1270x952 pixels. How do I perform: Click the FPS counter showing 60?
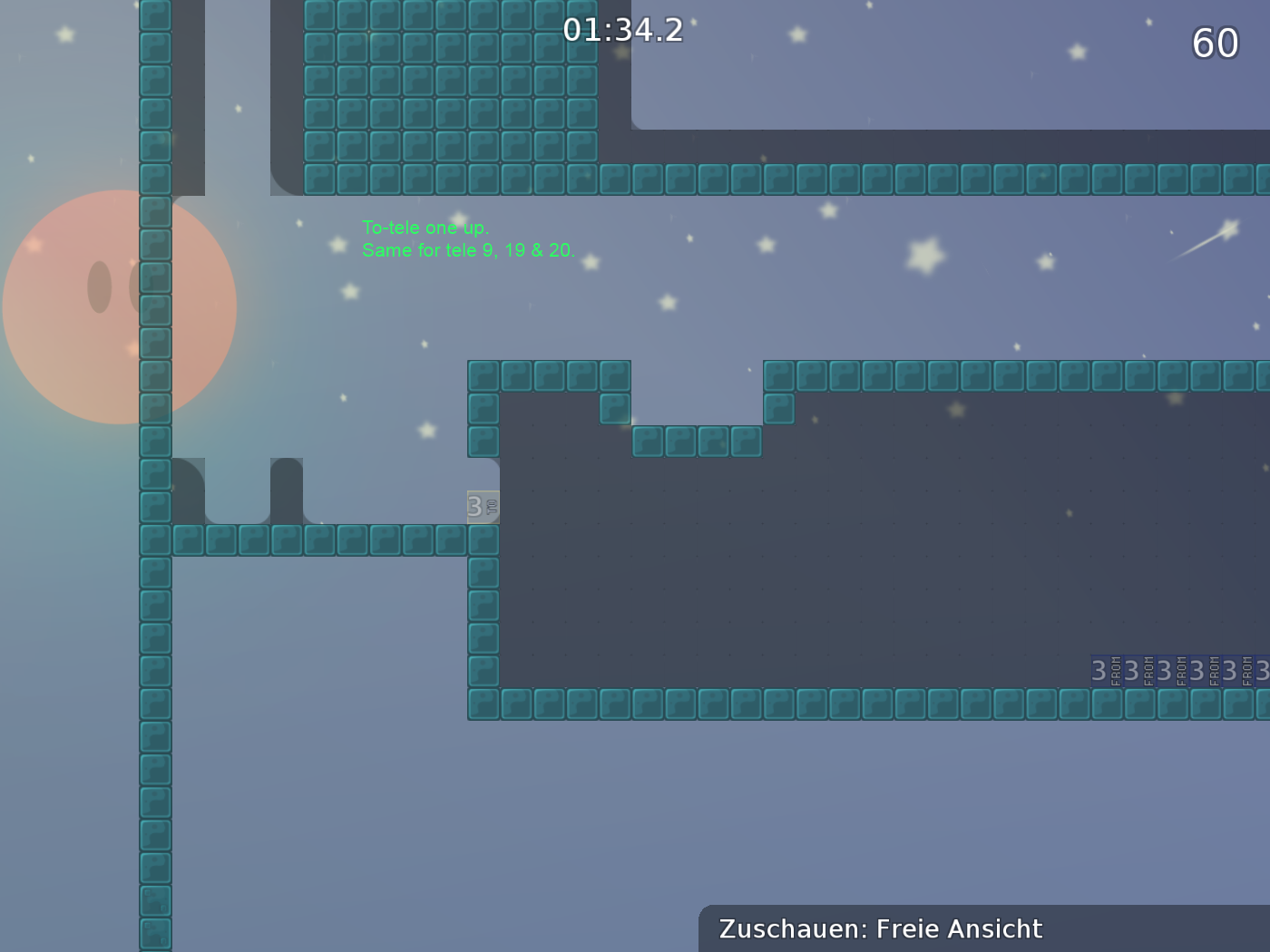1214,42
